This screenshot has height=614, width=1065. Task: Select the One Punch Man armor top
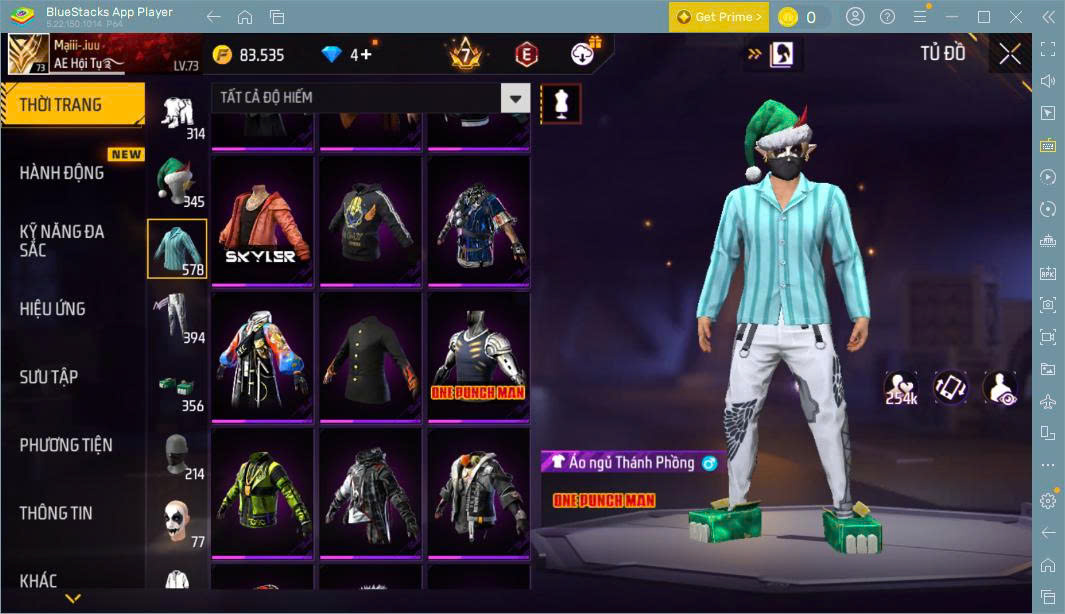tap(478, 358)
